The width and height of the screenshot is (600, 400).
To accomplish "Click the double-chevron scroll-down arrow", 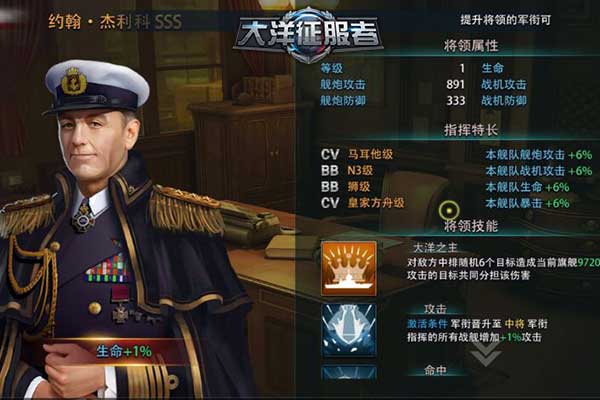I will [485, 358].
